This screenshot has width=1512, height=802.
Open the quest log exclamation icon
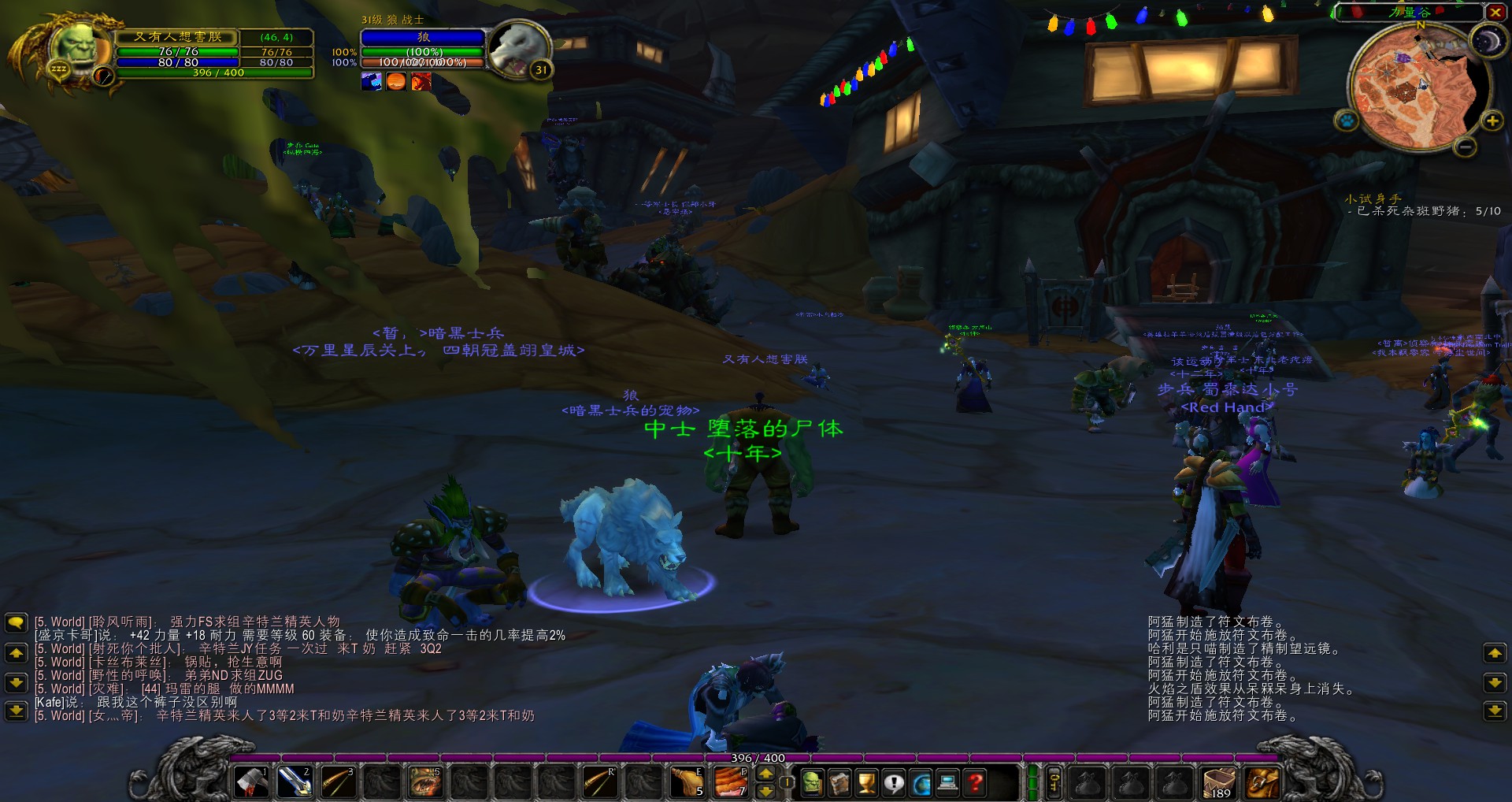click(x=892, y=784)
